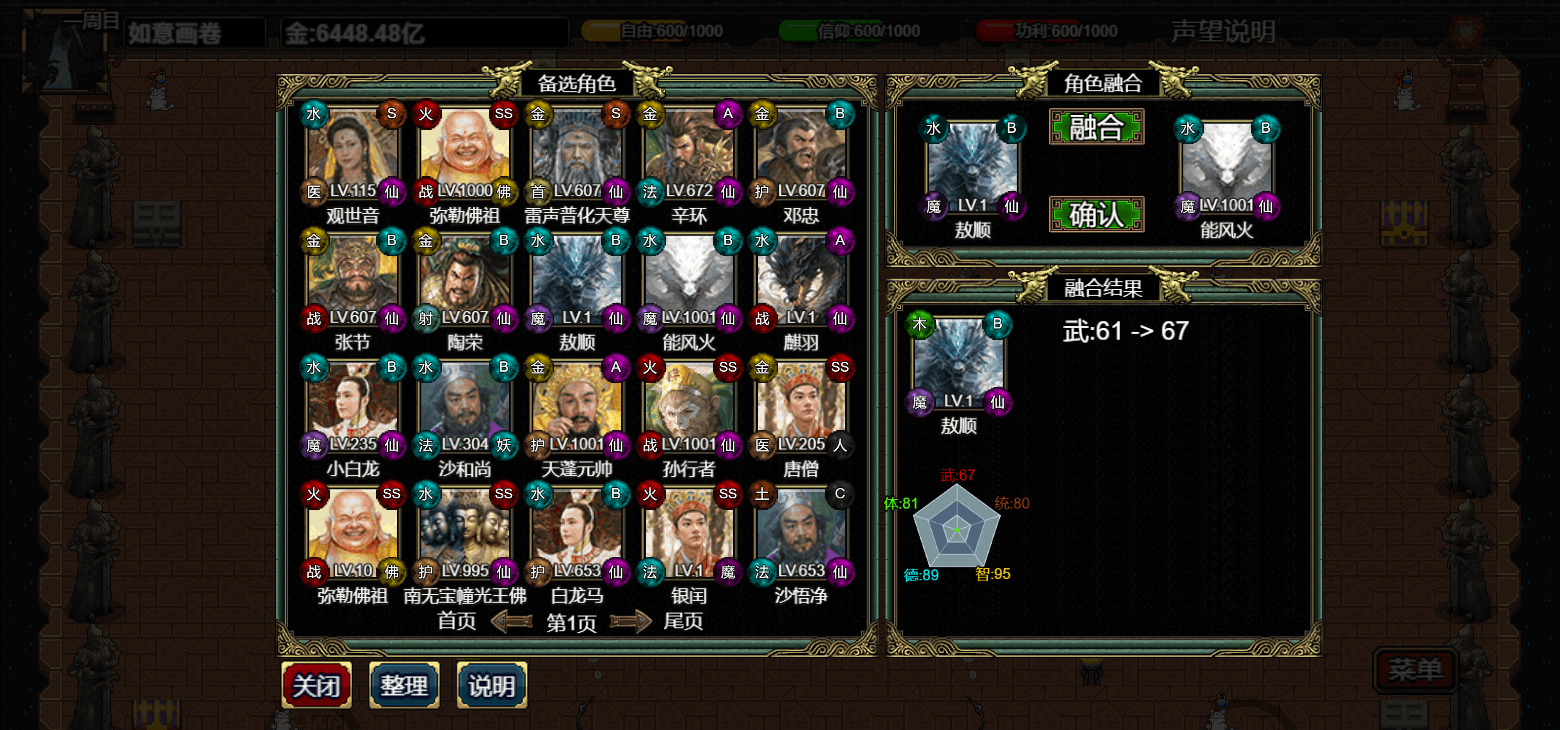Click the 水 element icon on 观世音

click(x=313, y=114)
